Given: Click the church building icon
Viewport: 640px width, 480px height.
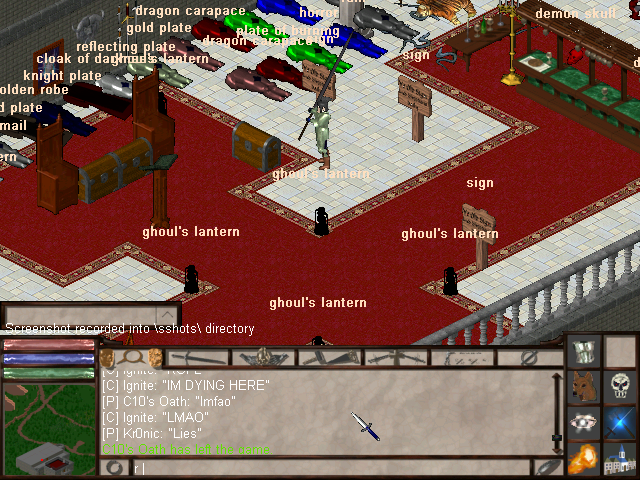Looking at the screenshot, I should point(621,458).
